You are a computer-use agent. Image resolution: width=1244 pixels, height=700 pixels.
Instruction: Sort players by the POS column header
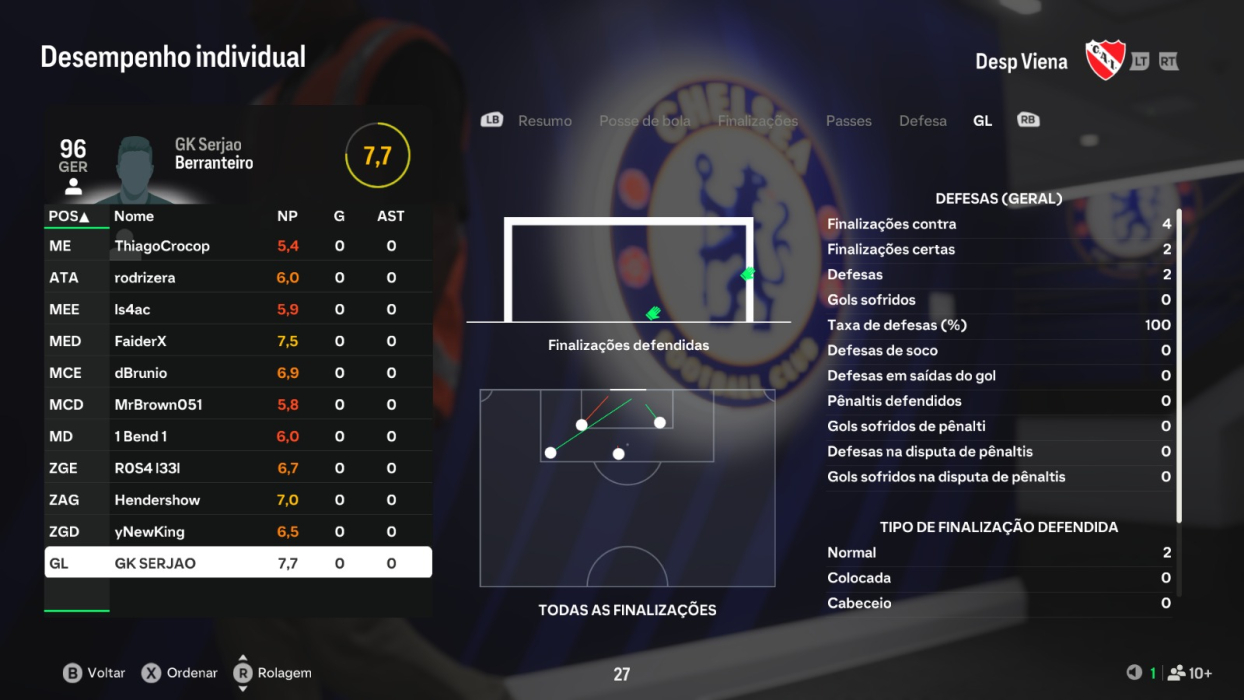69,216
